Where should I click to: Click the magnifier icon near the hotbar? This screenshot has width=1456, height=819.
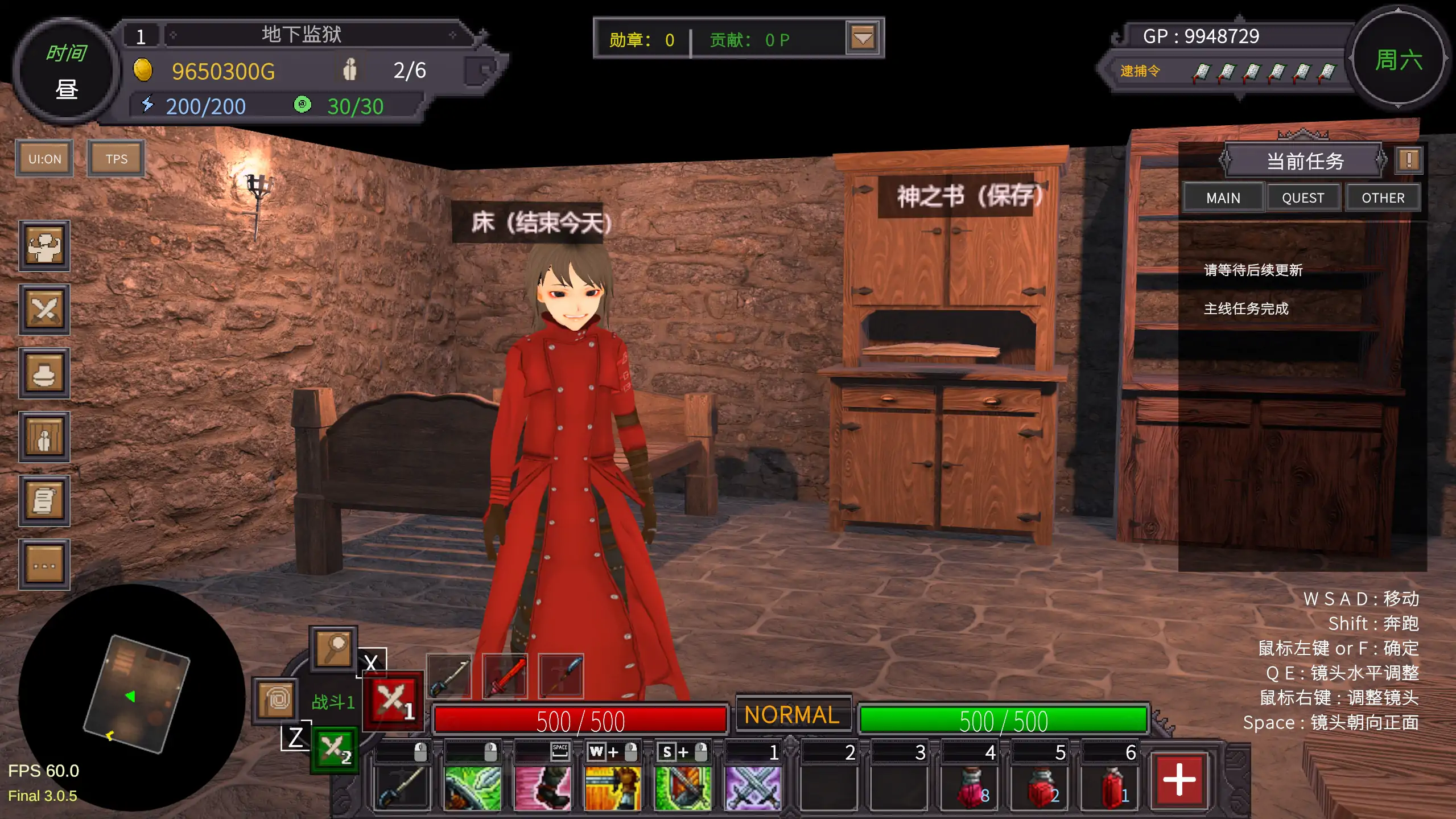[x=333, y=650]
